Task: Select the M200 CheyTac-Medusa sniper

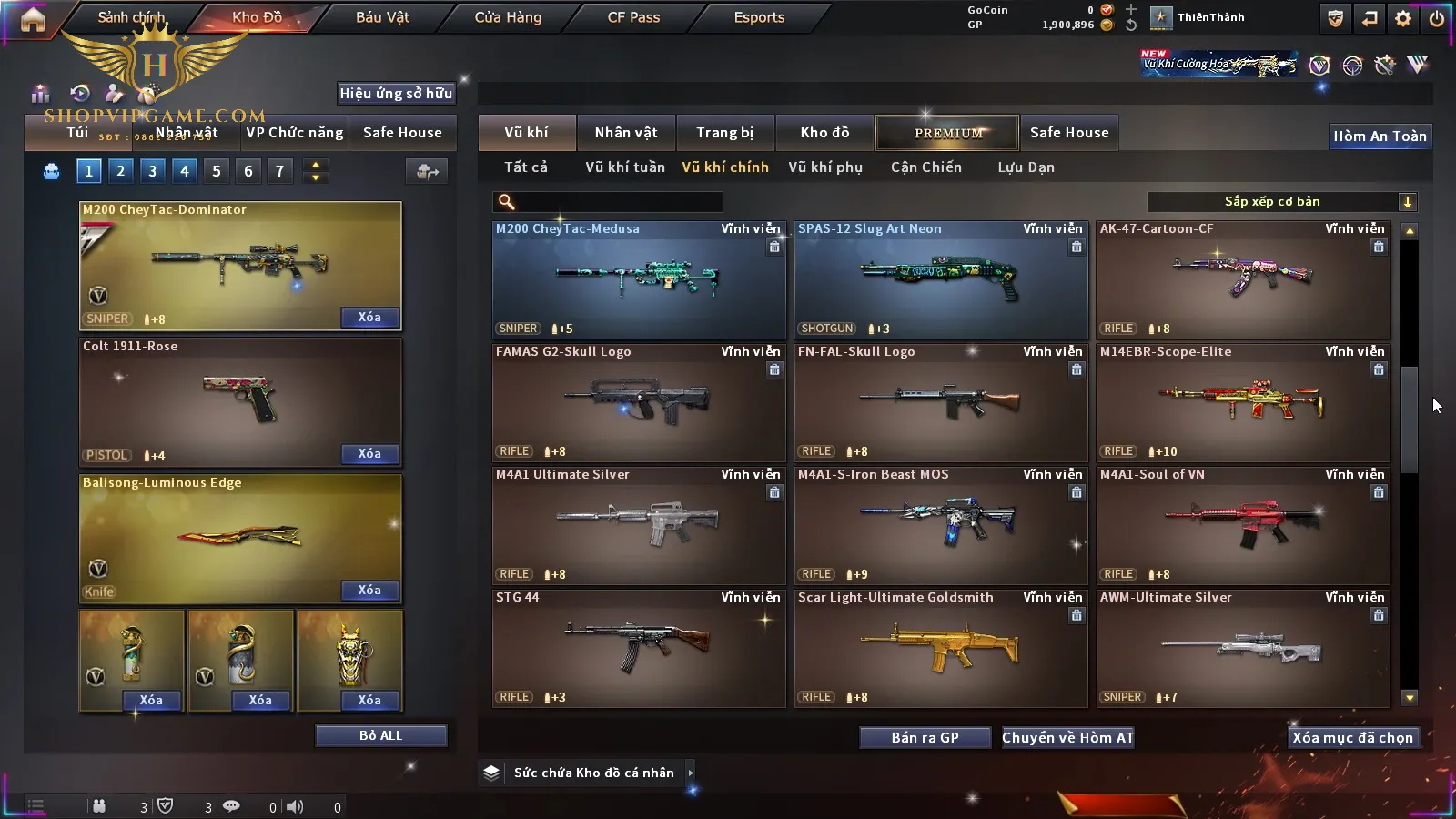Action: coord(638,280)
